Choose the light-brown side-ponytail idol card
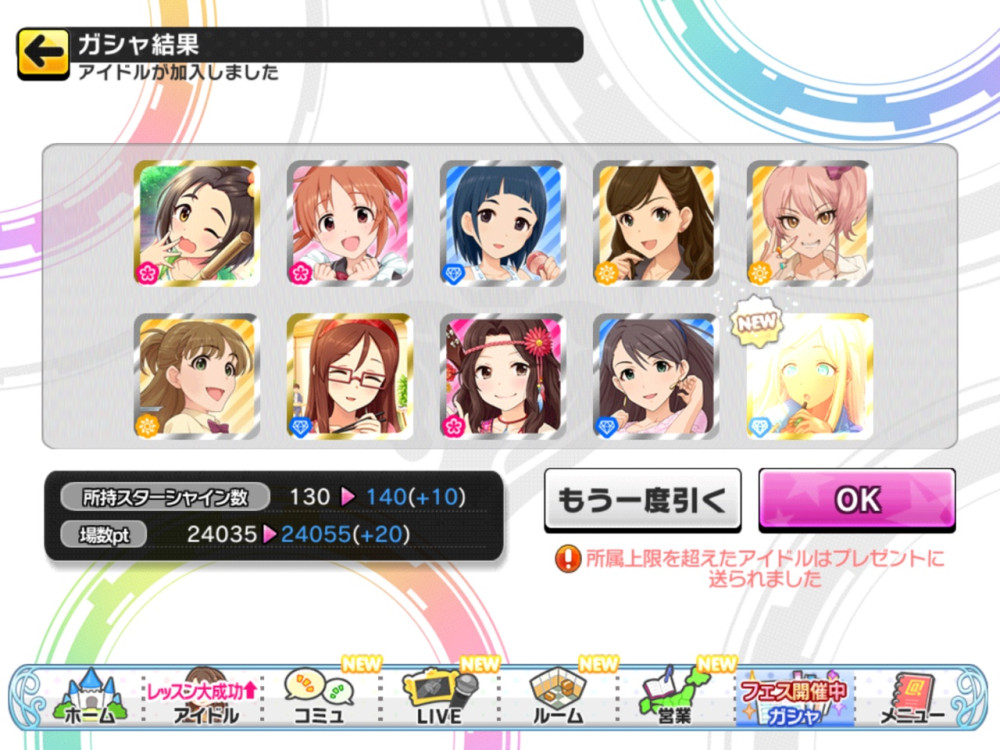Viewport: 1000px width, 750px height. tap(197, 376)
